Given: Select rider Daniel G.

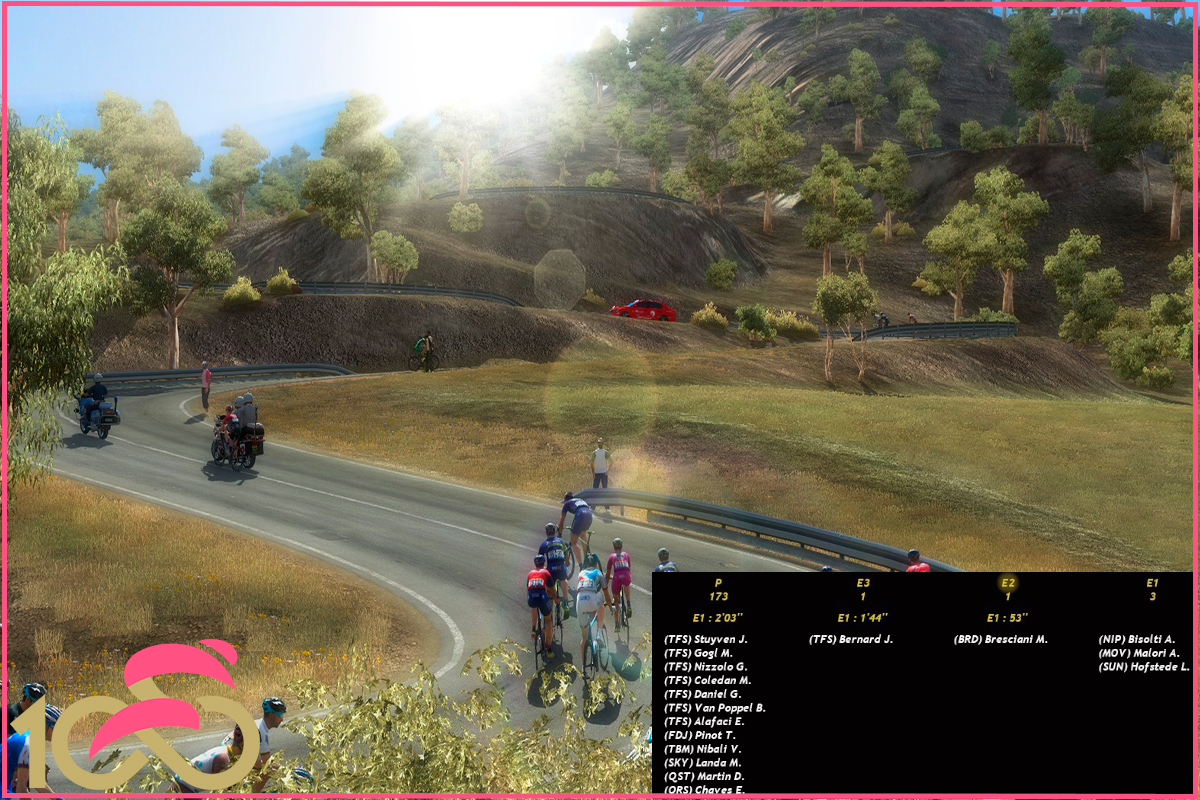Looking at the screenshot, I should point(702,694).
